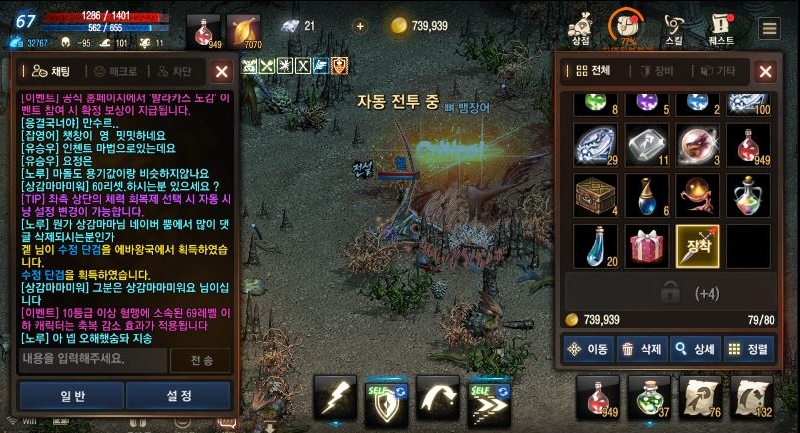Screen dimensions: 800x433
Task: Click the chat message input field
Action: click(x=93, y=359)
